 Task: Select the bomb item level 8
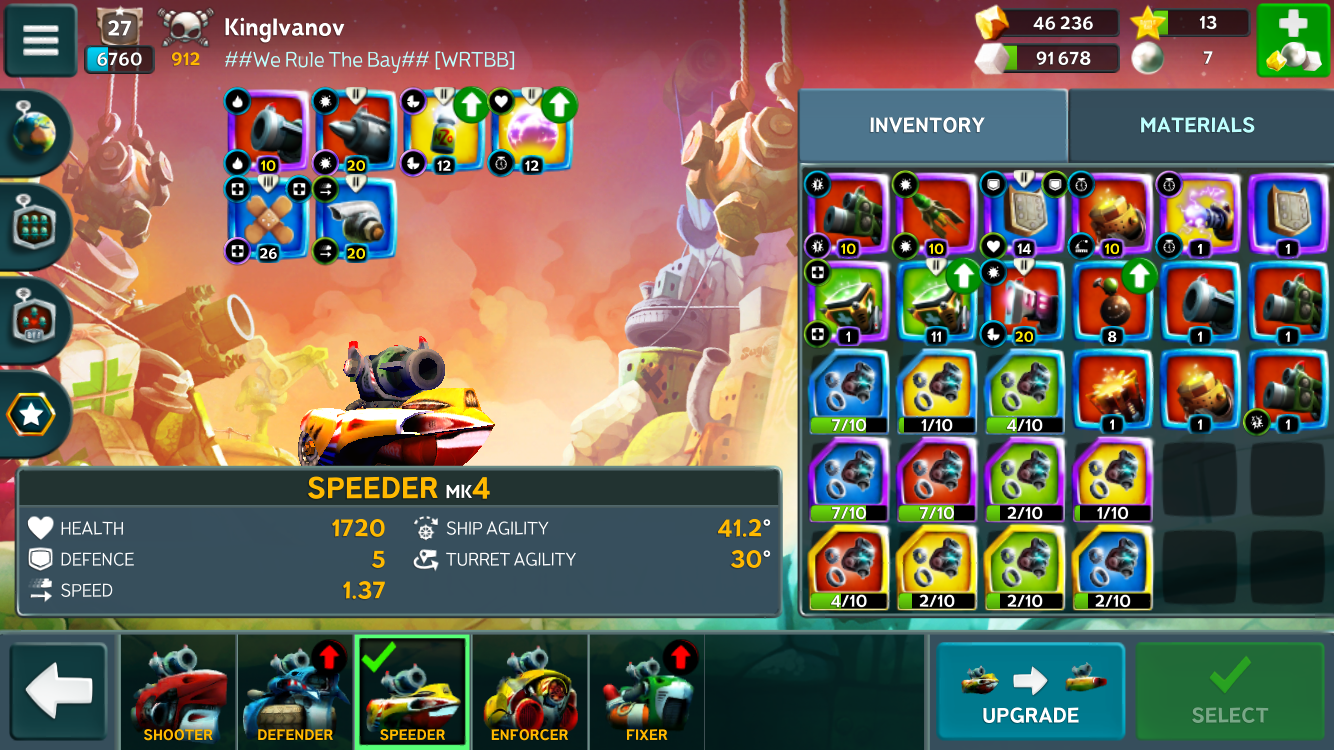tap(1111, 303)
